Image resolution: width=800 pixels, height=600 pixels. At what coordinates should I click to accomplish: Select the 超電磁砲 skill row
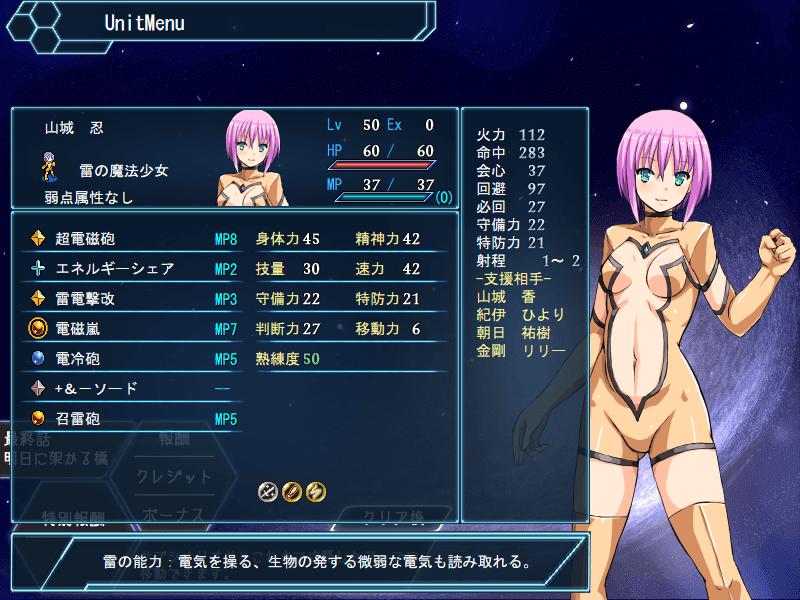click(x=130, y=239)
